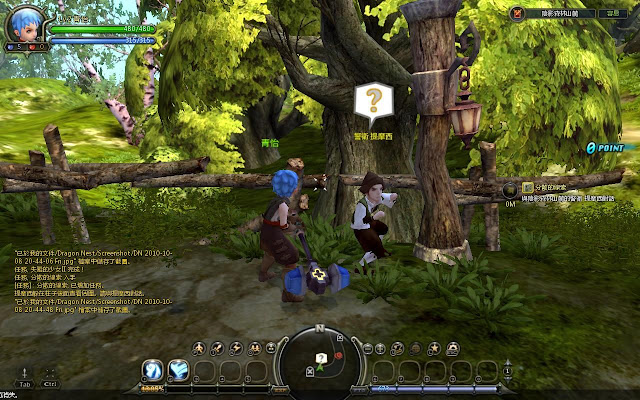Click the 0 POINT indicator

click(605, 147)
